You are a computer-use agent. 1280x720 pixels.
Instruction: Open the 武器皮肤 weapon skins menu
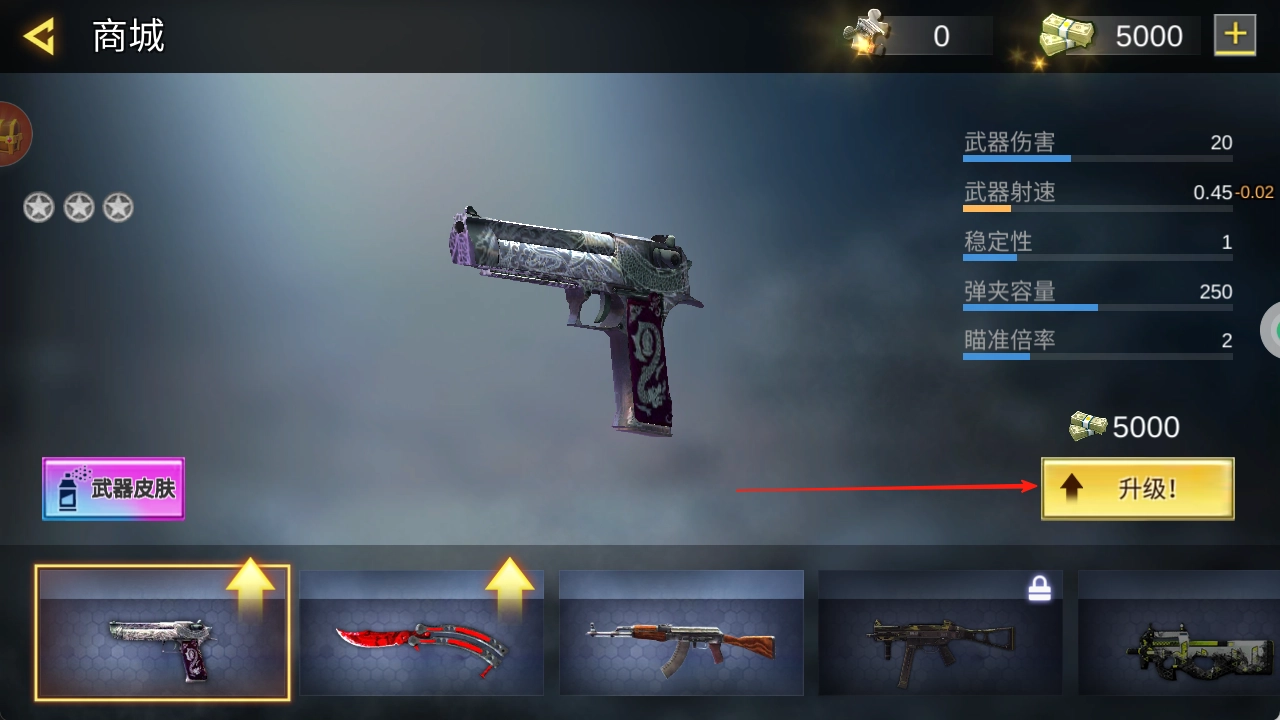tap(114, 489)
